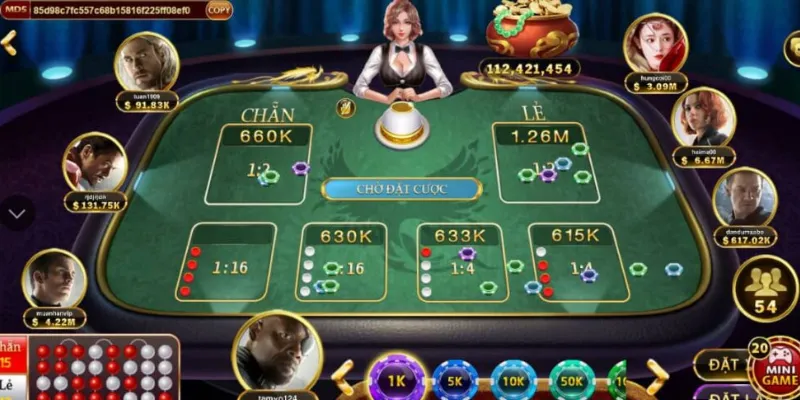
Task: Copy the MD5 hash string
Action: (218, 10)
